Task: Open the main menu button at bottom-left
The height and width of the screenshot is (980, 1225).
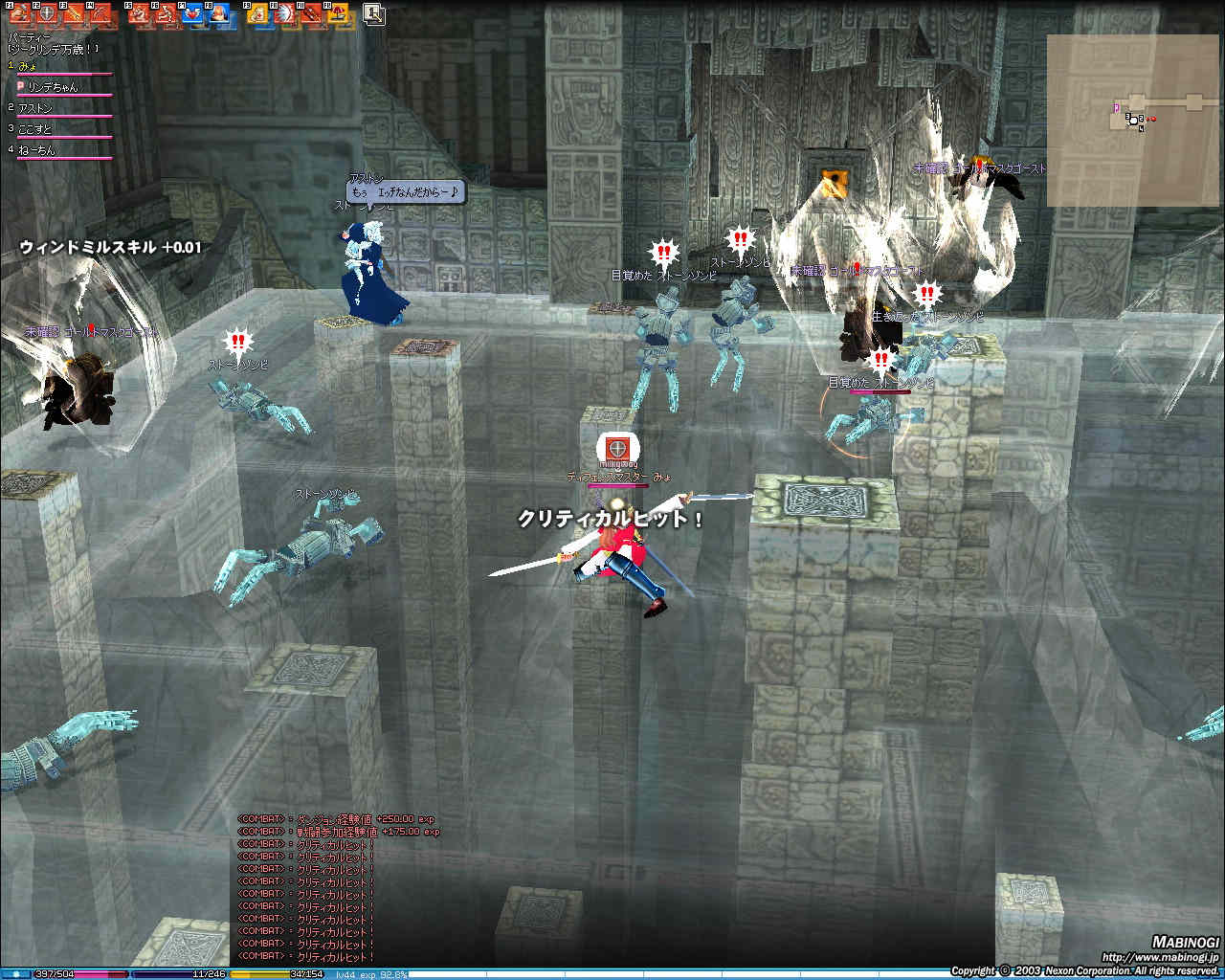Action: pyautogui.click(x=15, y=974)
